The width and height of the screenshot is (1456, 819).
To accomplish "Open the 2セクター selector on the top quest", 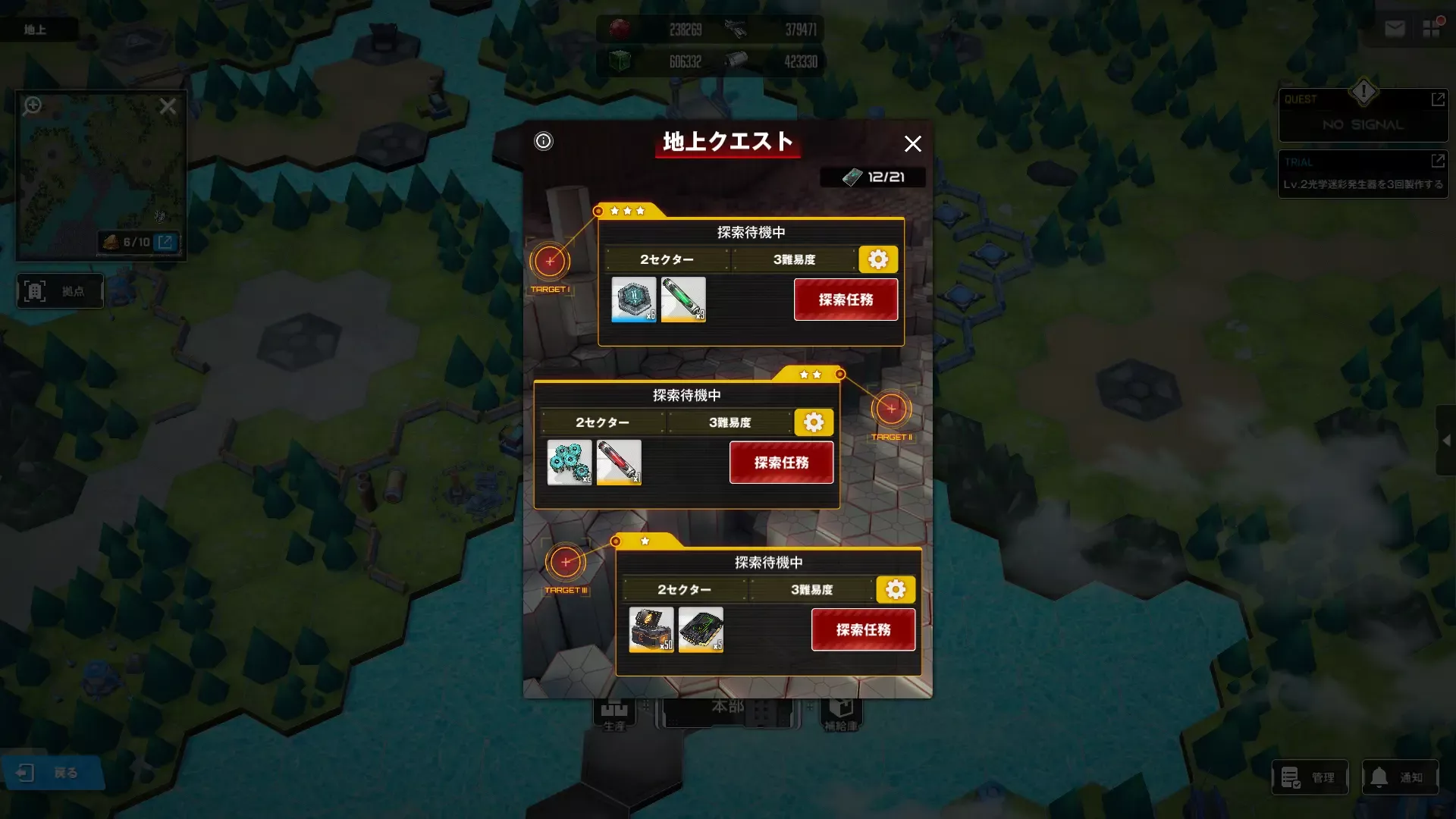I will coord(666,259).
